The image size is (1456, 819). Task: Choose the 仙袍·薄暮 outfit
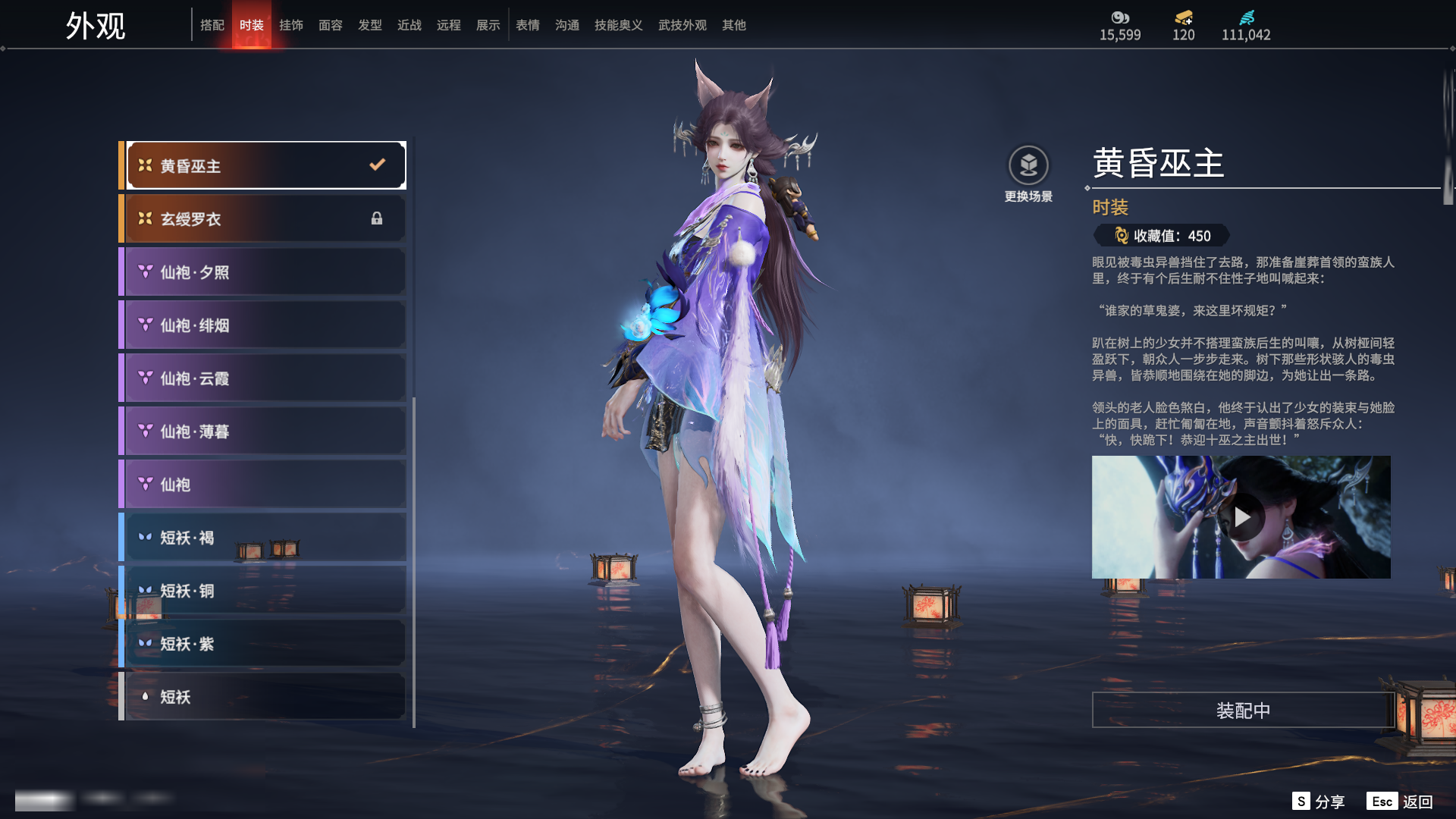point(265,431)
